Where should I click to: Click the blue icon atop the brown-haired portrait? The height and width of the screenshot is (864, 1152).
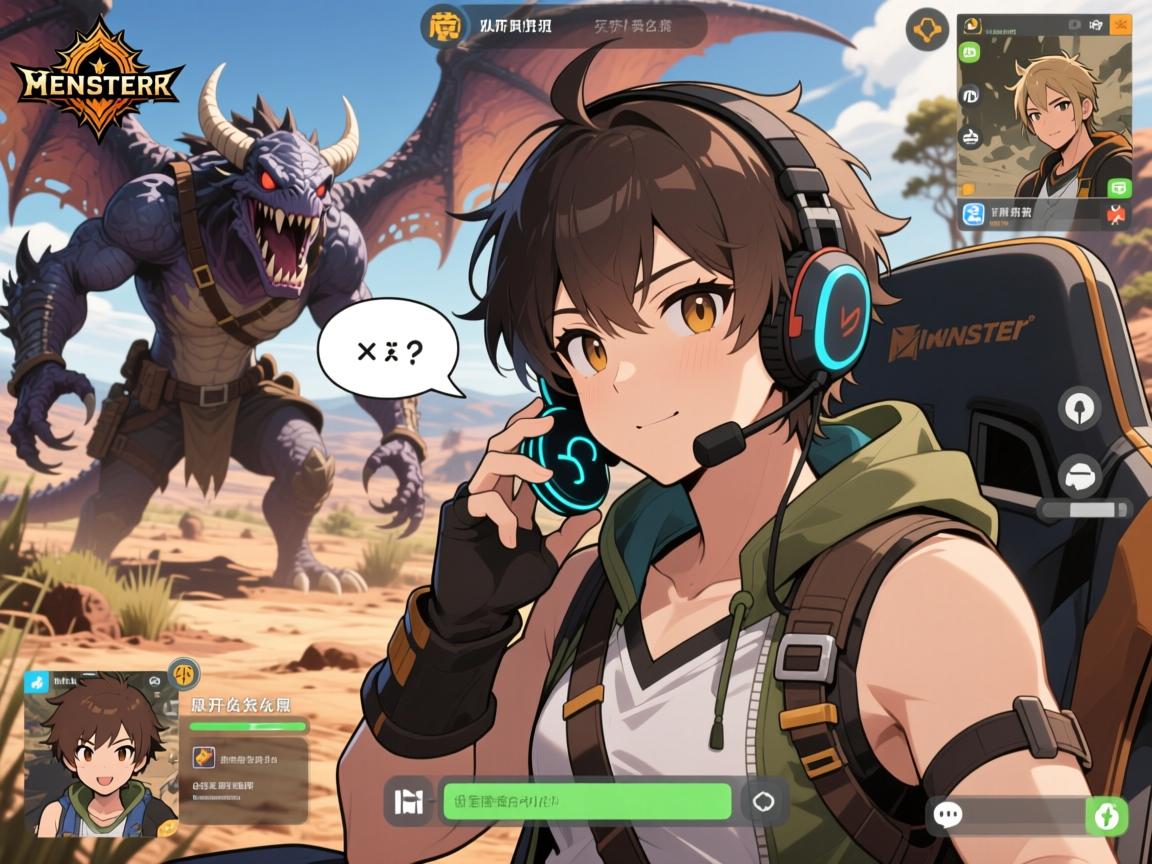[37, 683]
